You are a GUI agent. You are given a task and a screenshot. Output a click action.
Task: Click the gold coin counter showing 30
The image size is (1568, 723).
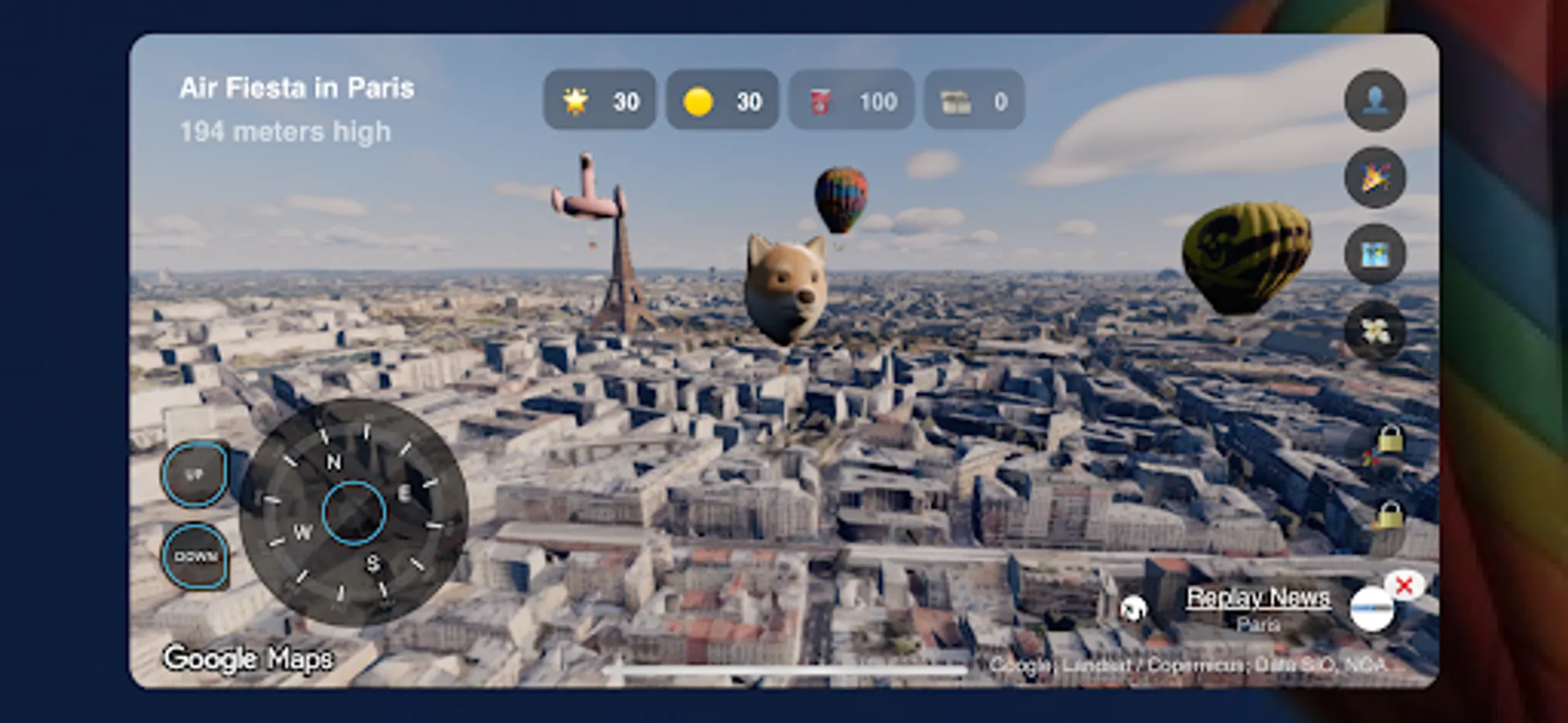[x=721, y=100]
